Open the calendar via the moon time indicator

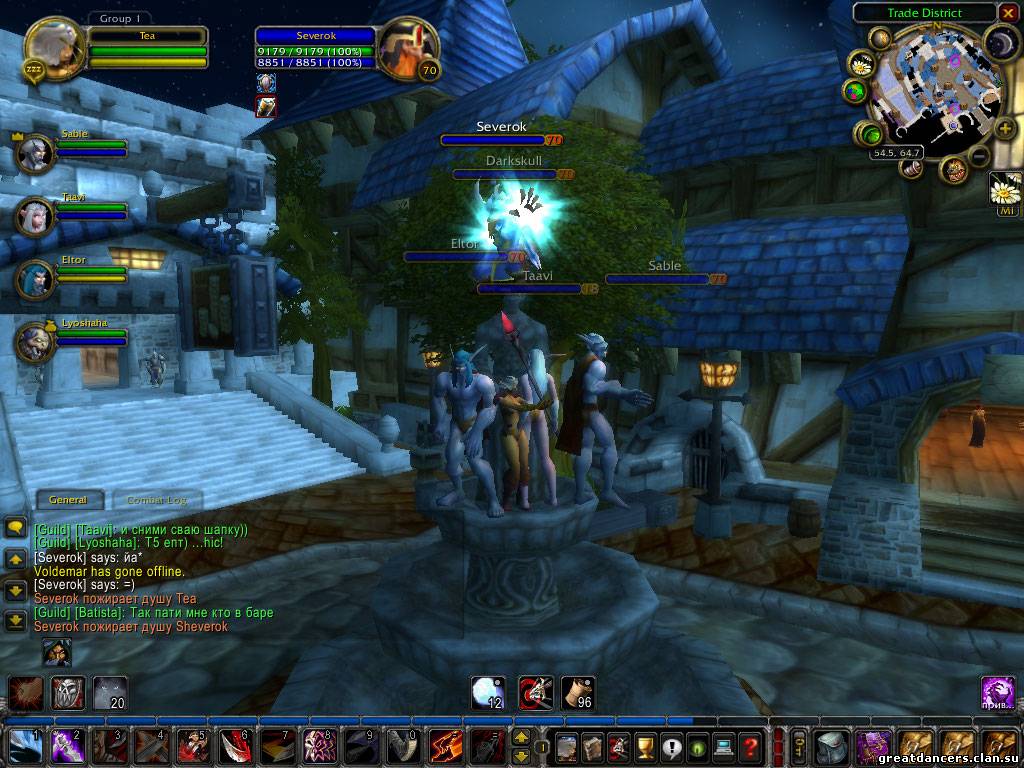[1000, 42]
